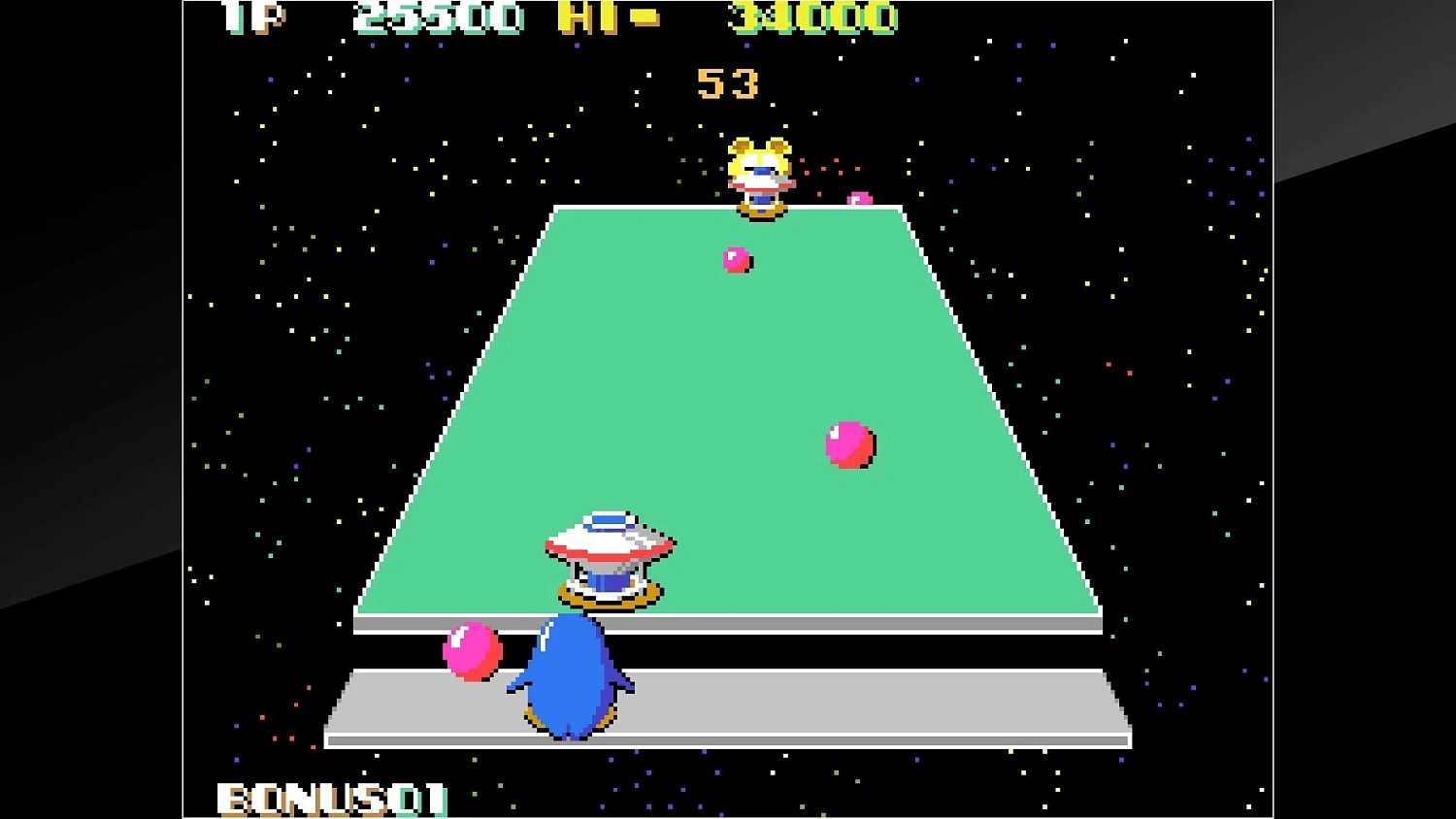The width and height of the screenshot is (1456, 819).
Task: Click the pink ball near the top of table
Action: point(735,259)
